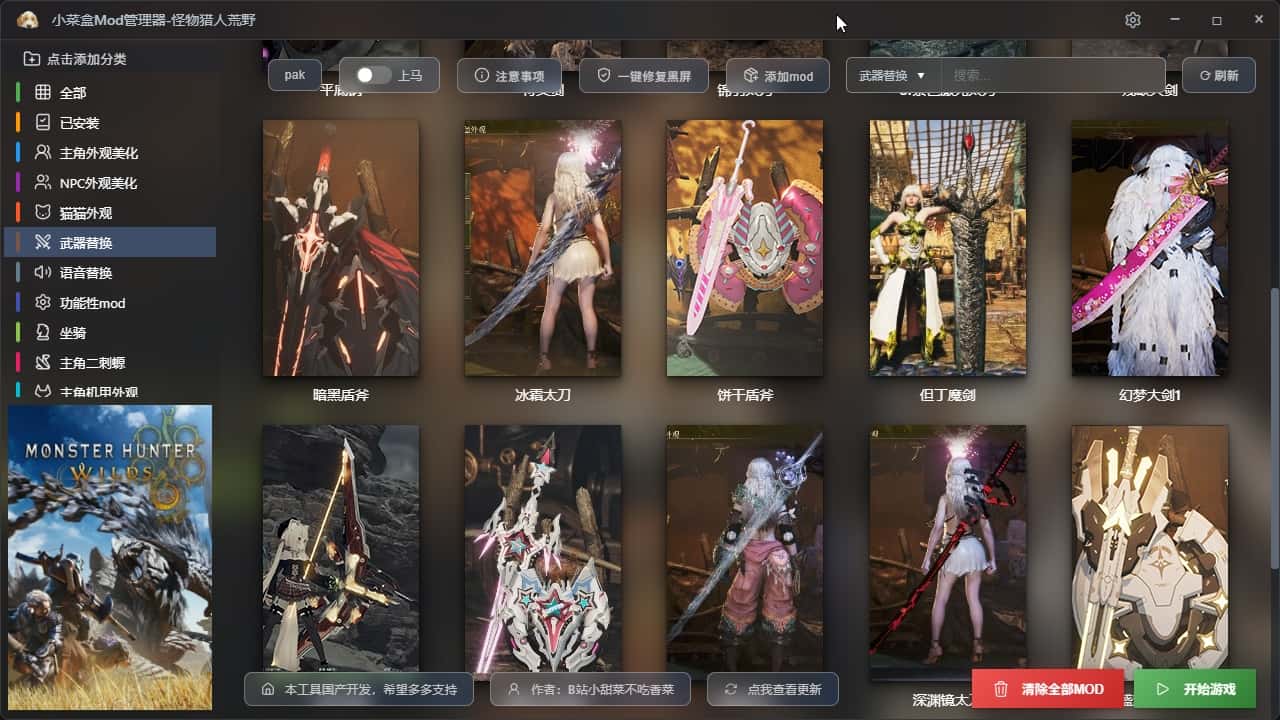Screen dimensions: 1280x720
Task: Refresh the list with 刷新
Action: point(1218,75)
